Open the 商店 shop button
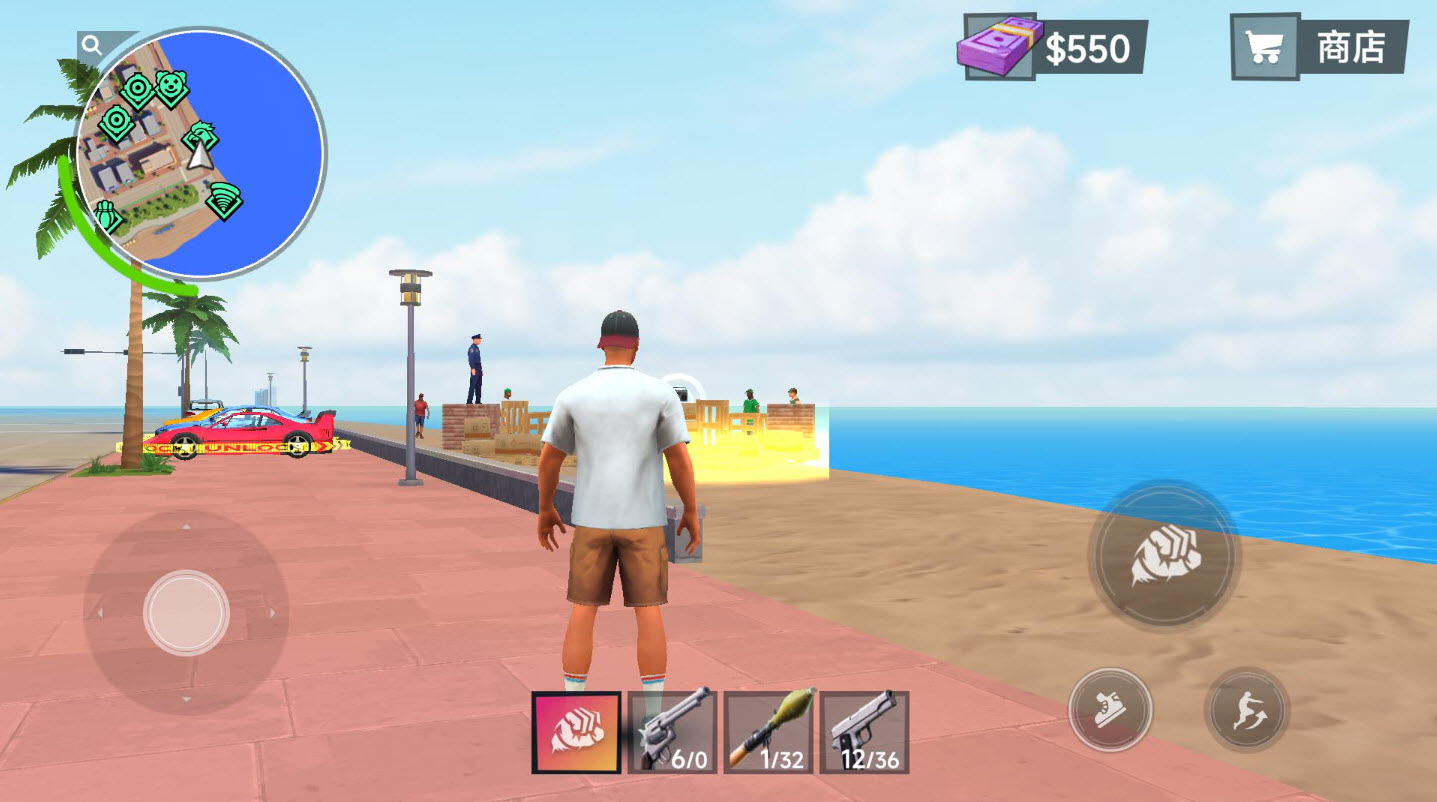This screenshot has width=1437, height=802. pyautogui.click(x=1319, y=47)
